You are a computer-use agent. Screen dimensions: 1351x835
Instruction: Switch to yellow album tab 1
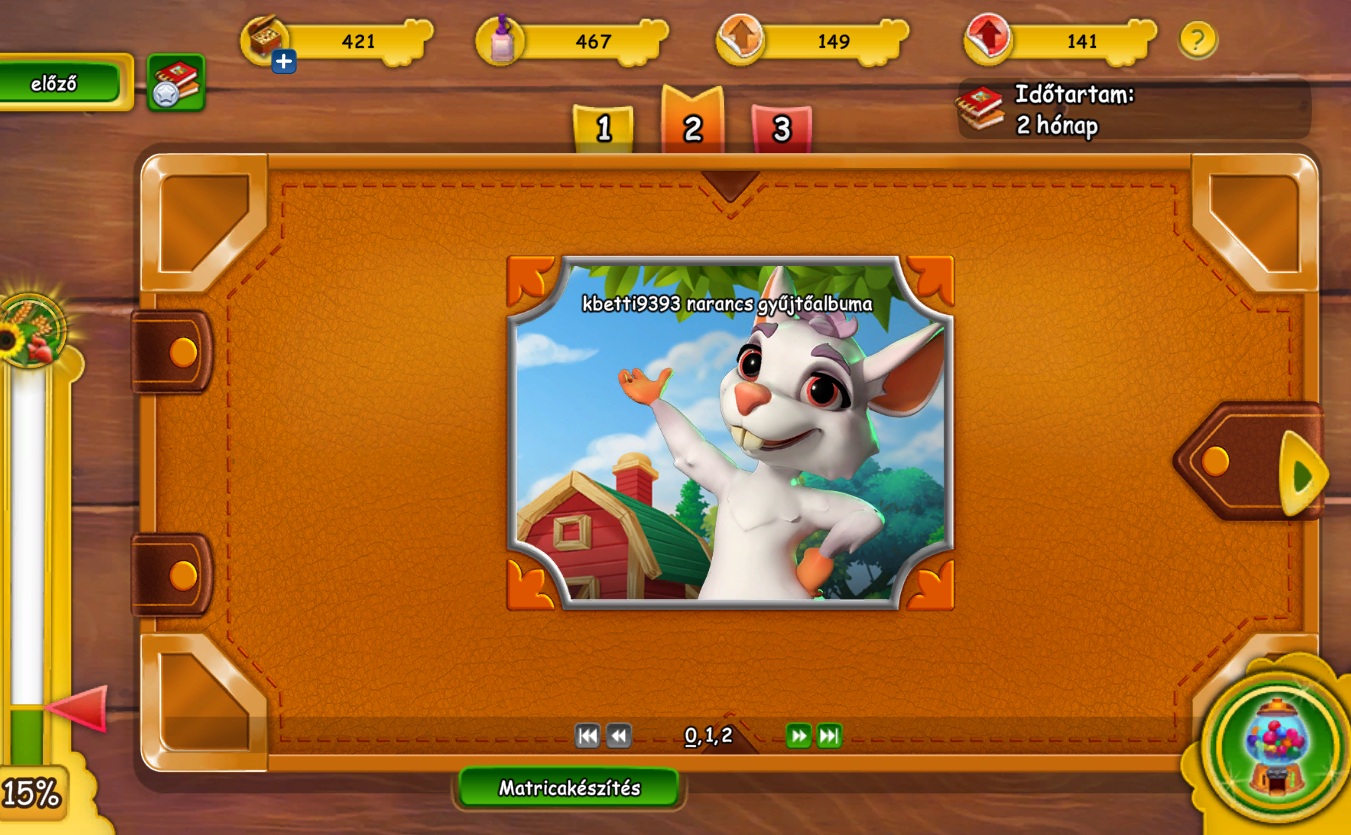(603, 129)
